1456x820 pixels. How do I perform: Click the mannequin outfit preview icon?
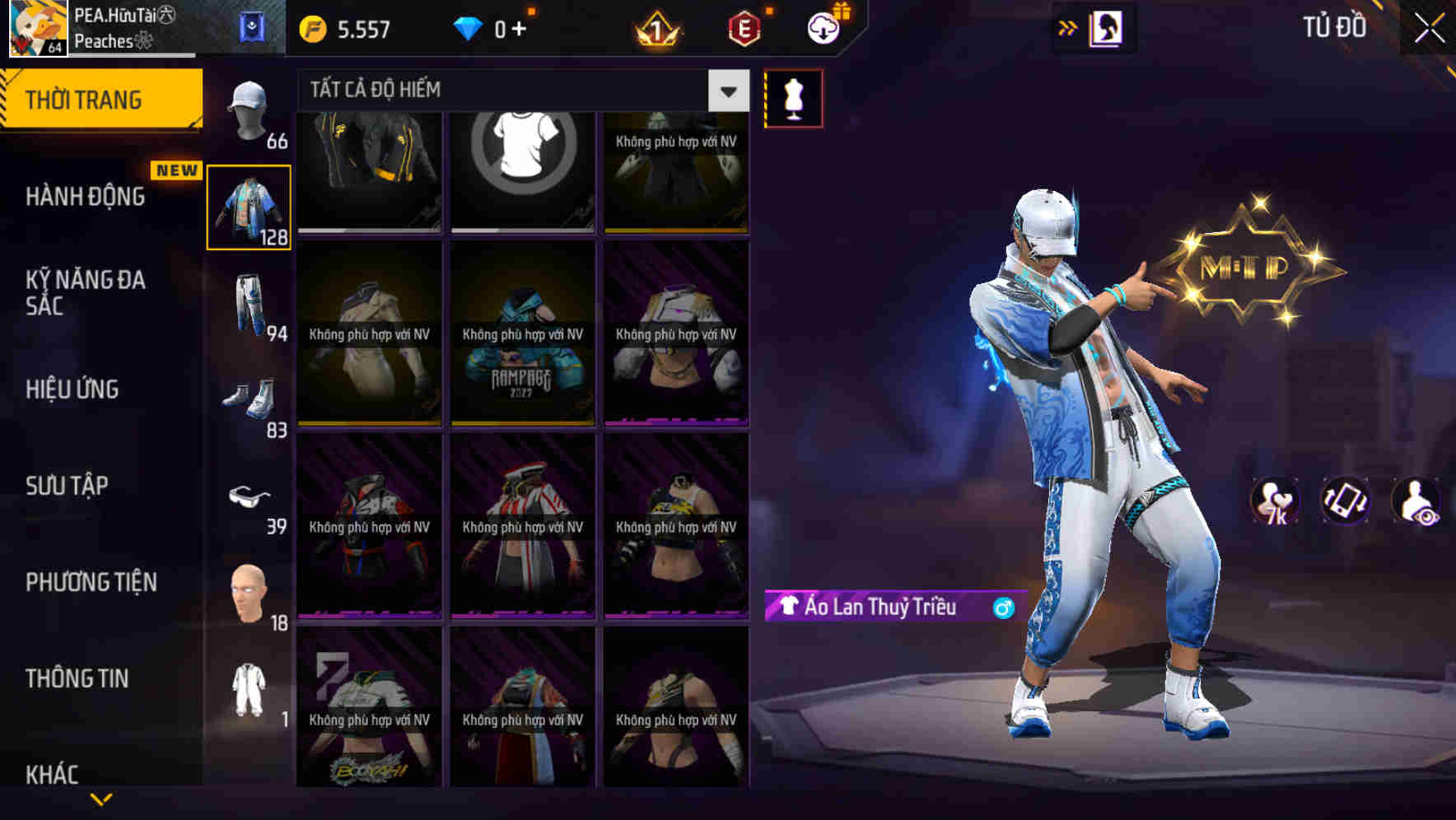[x=793, y=98]
